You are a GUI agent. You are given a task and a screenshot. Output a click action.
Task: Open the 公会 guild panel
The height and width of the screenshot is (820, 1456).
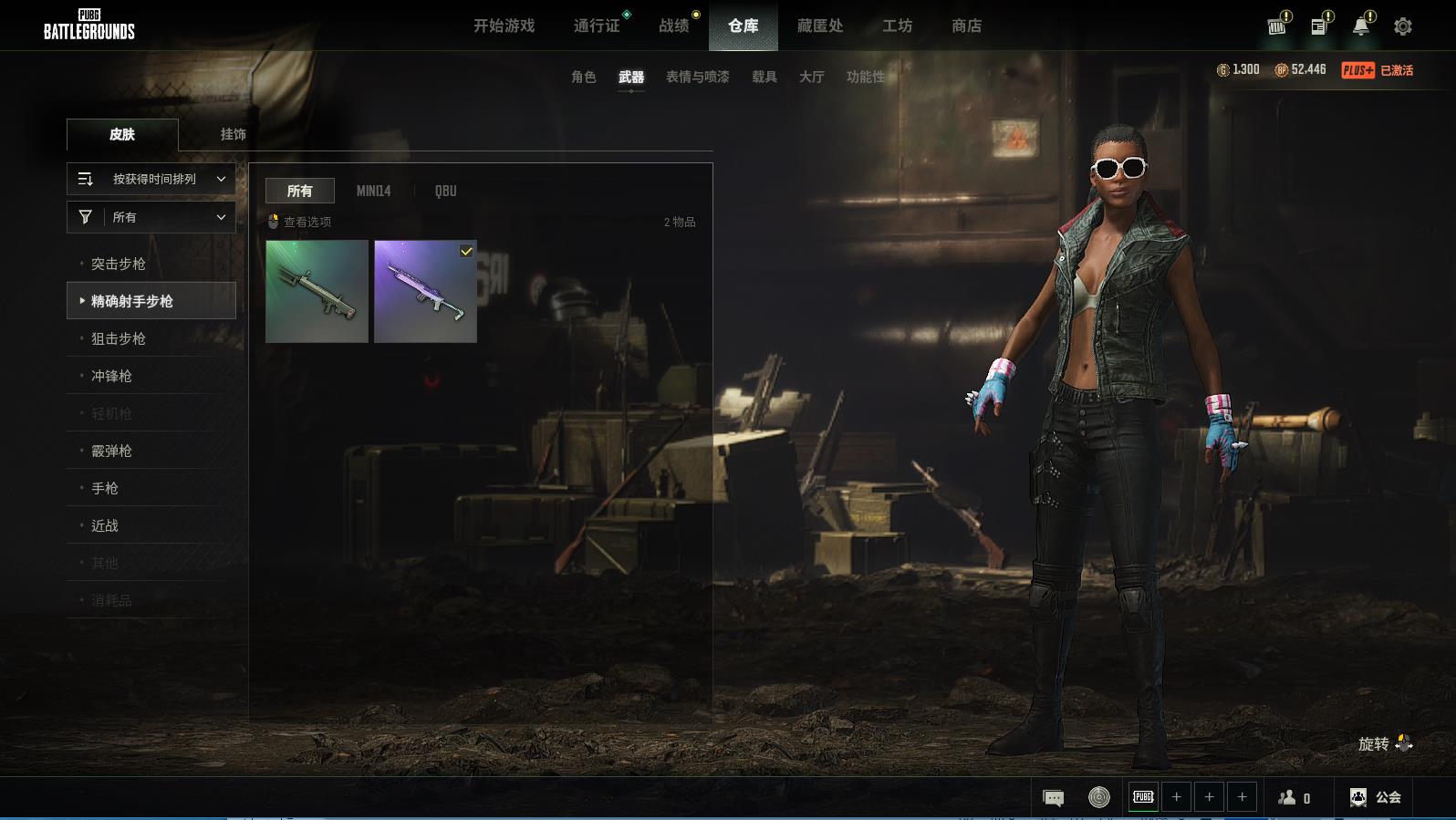pyautogui.click(x=1376, y=797)
